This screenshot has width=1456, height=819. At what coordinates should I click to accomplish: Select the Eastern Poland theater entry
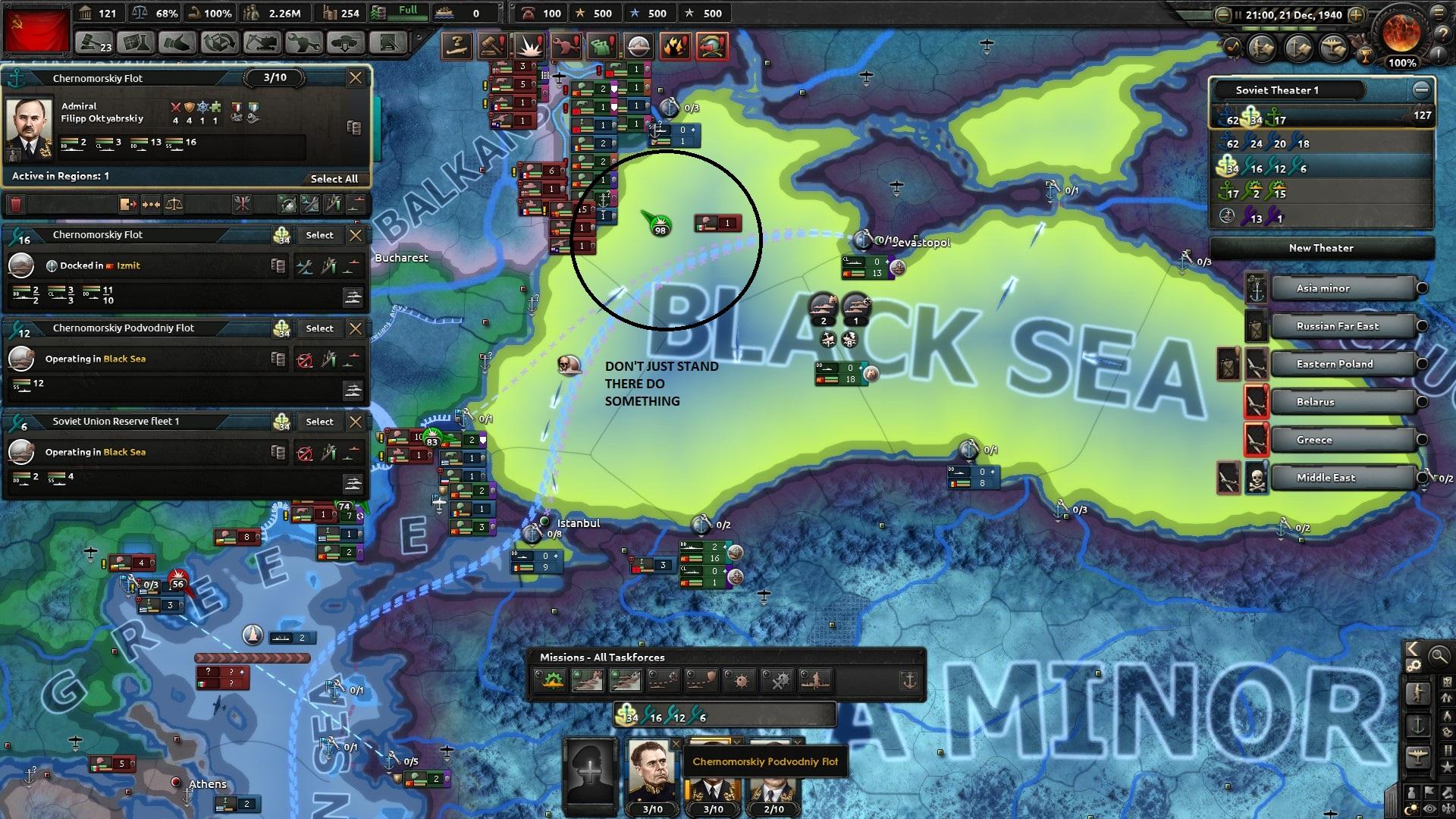point(1335,364)
